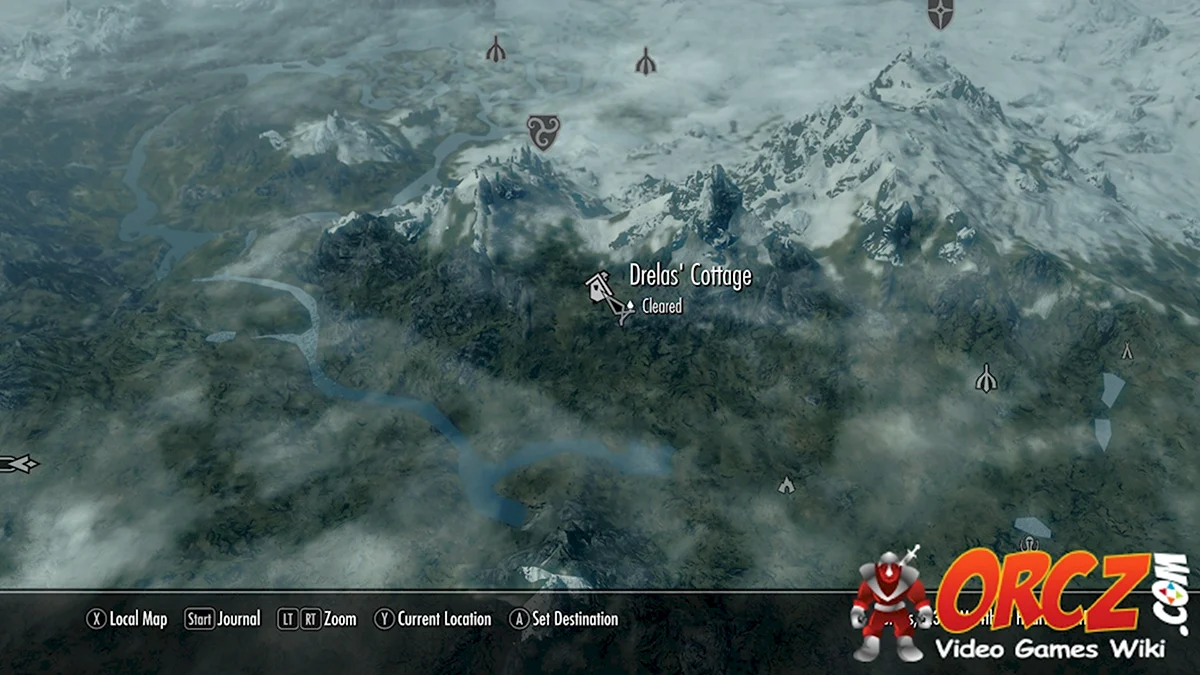This screenshot has height=675, width=1200.
Task: Click the arrow marker at the map edge
Action: [x=19, y=463]
